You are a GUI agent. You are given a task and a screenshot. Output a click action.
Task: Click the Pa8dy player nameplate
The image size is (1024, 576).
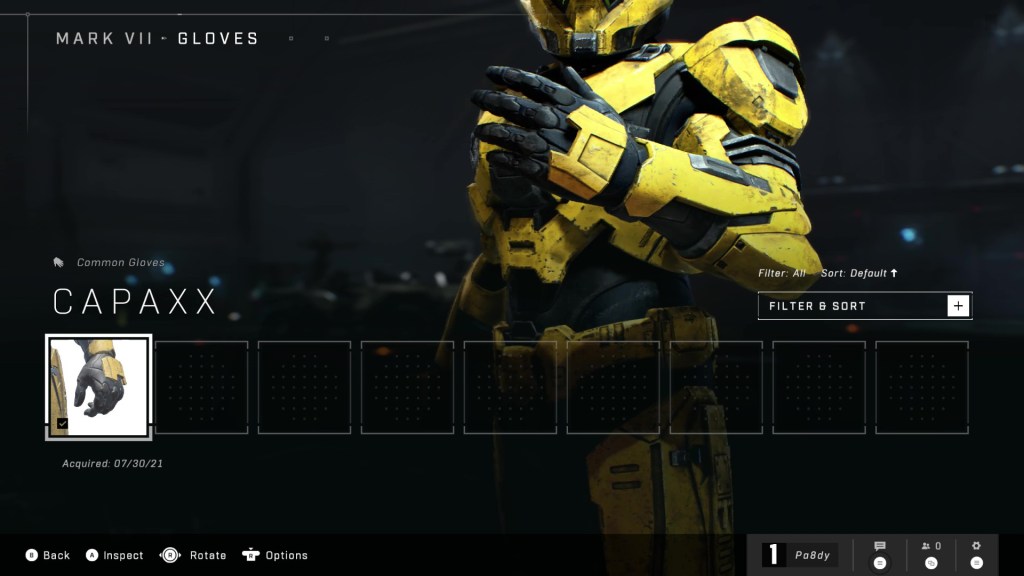800,555
